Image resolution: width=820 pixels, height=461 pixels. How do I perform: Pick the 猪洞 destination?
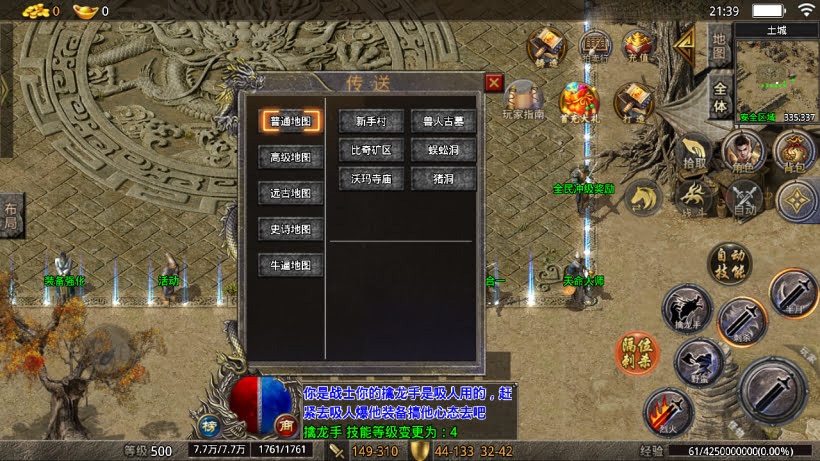443,180
